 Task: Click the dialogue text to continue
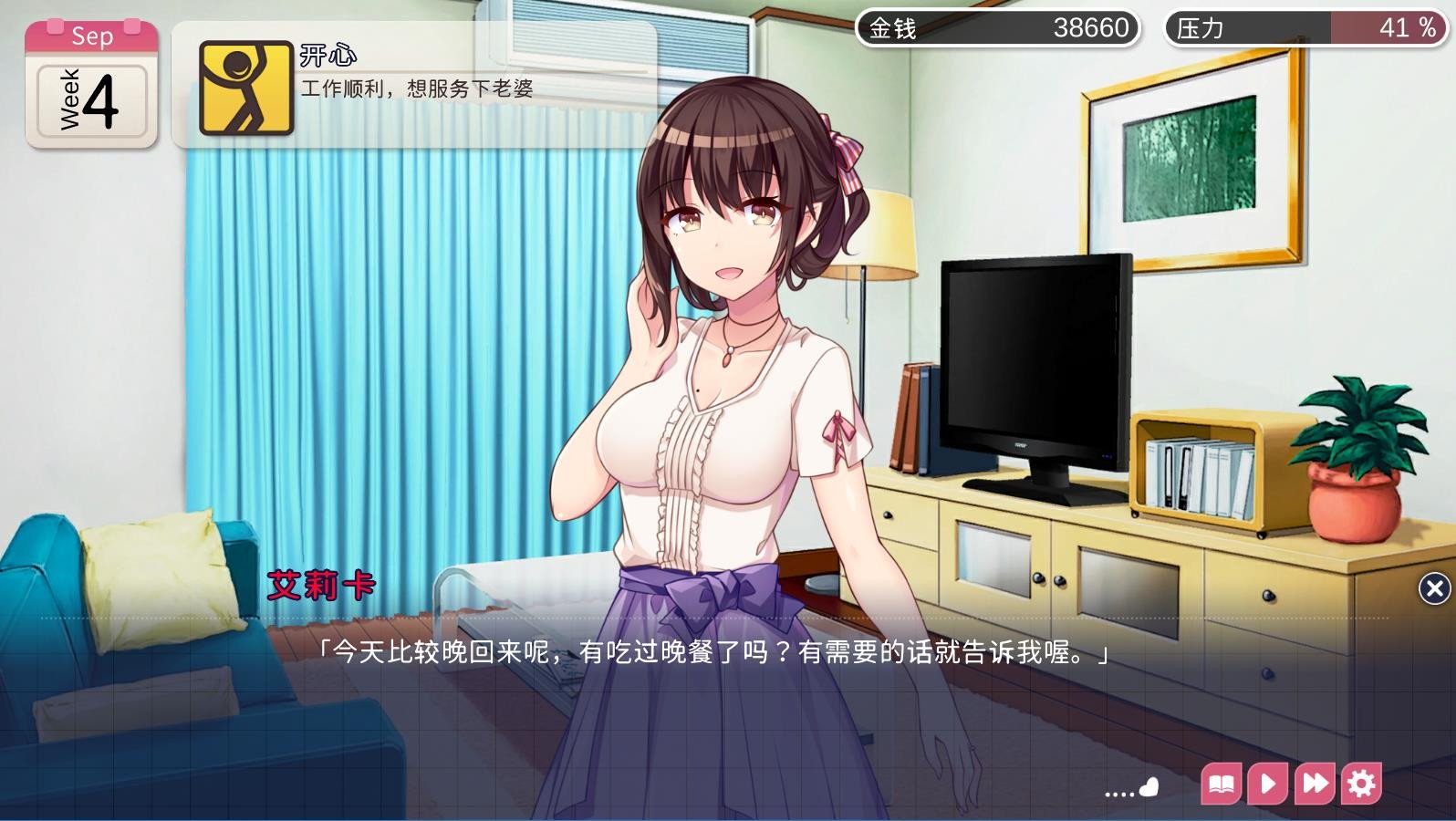coord(712,653)
